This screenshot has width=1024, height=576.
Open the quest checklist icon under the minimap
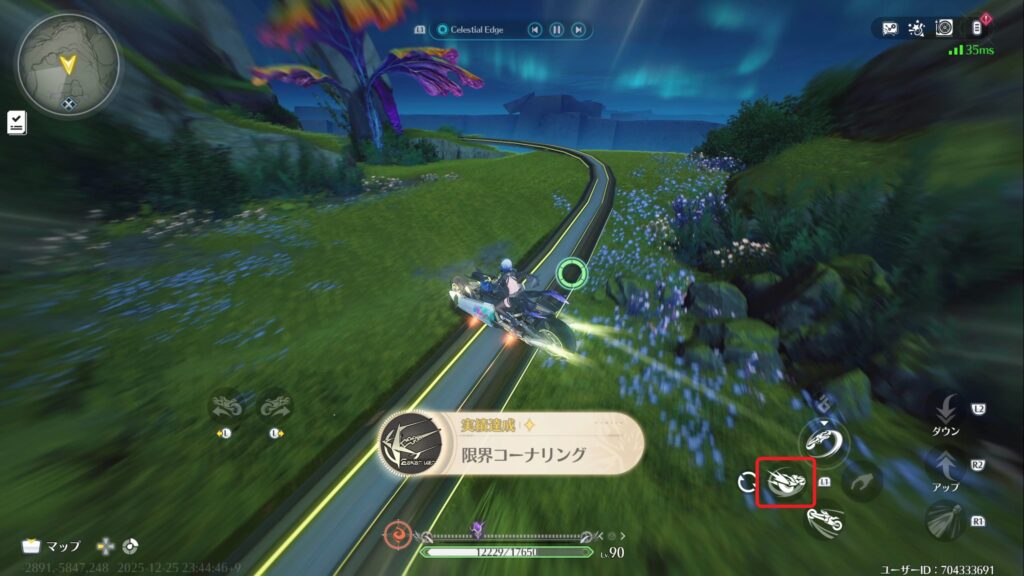tap(17, 122)
